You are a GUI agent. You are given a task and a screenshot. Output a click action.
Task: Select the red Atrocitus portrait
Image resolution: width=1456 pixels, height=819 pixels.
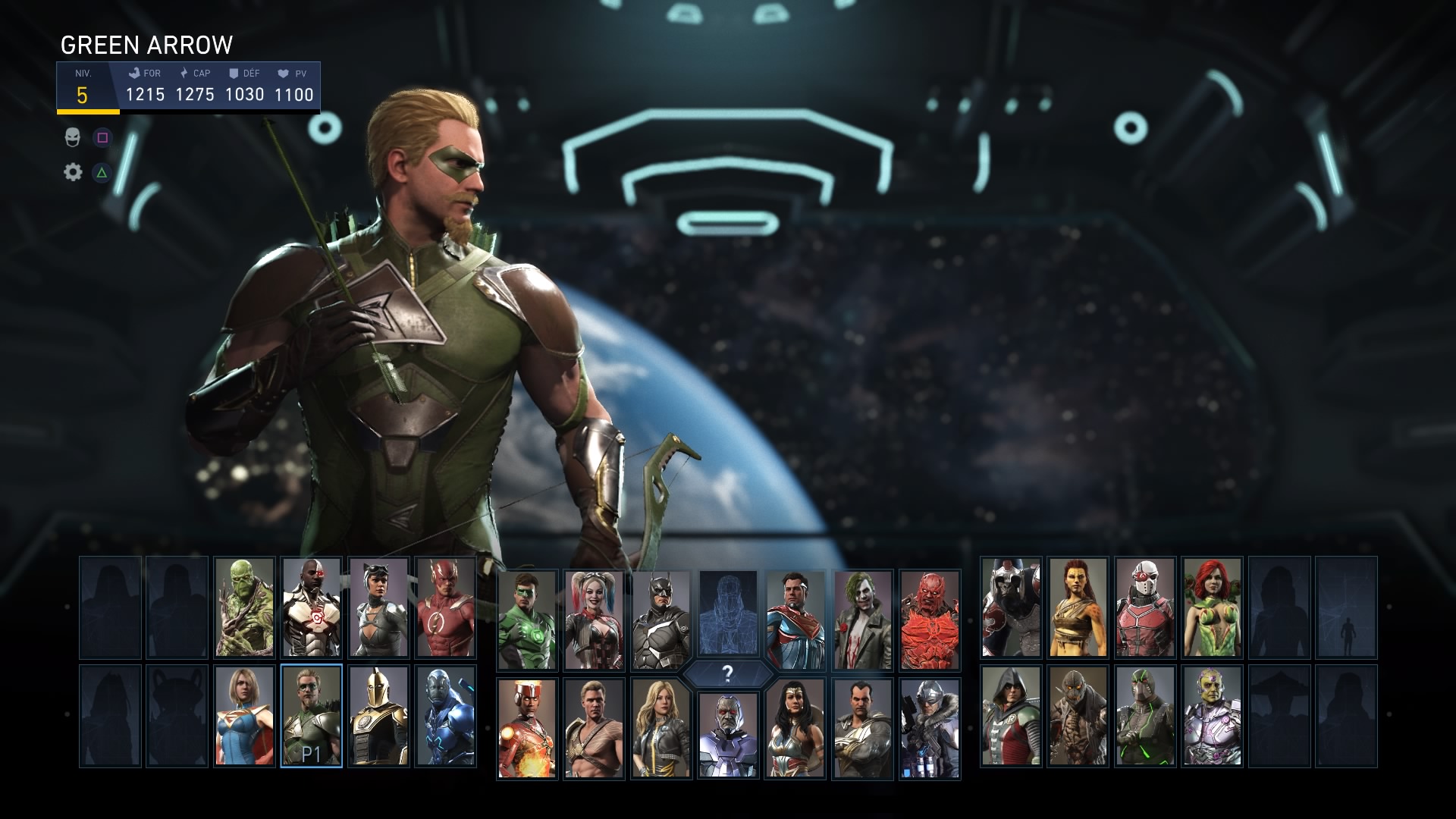tap(930, 620)
